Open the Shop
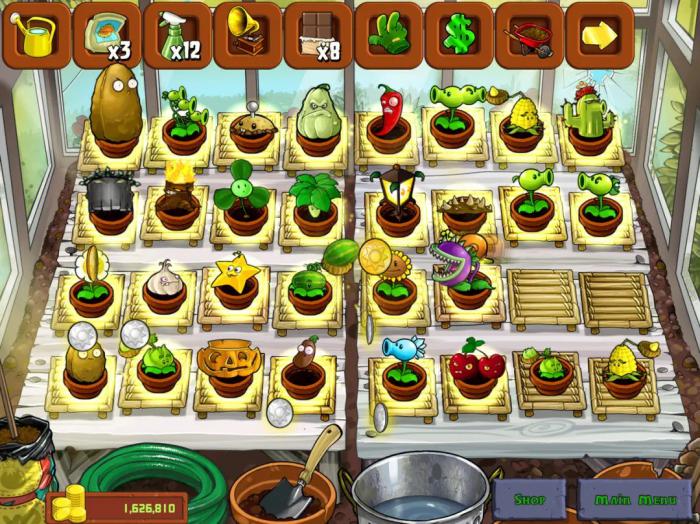This screenshot has width=700, height=524. [530, 499]
